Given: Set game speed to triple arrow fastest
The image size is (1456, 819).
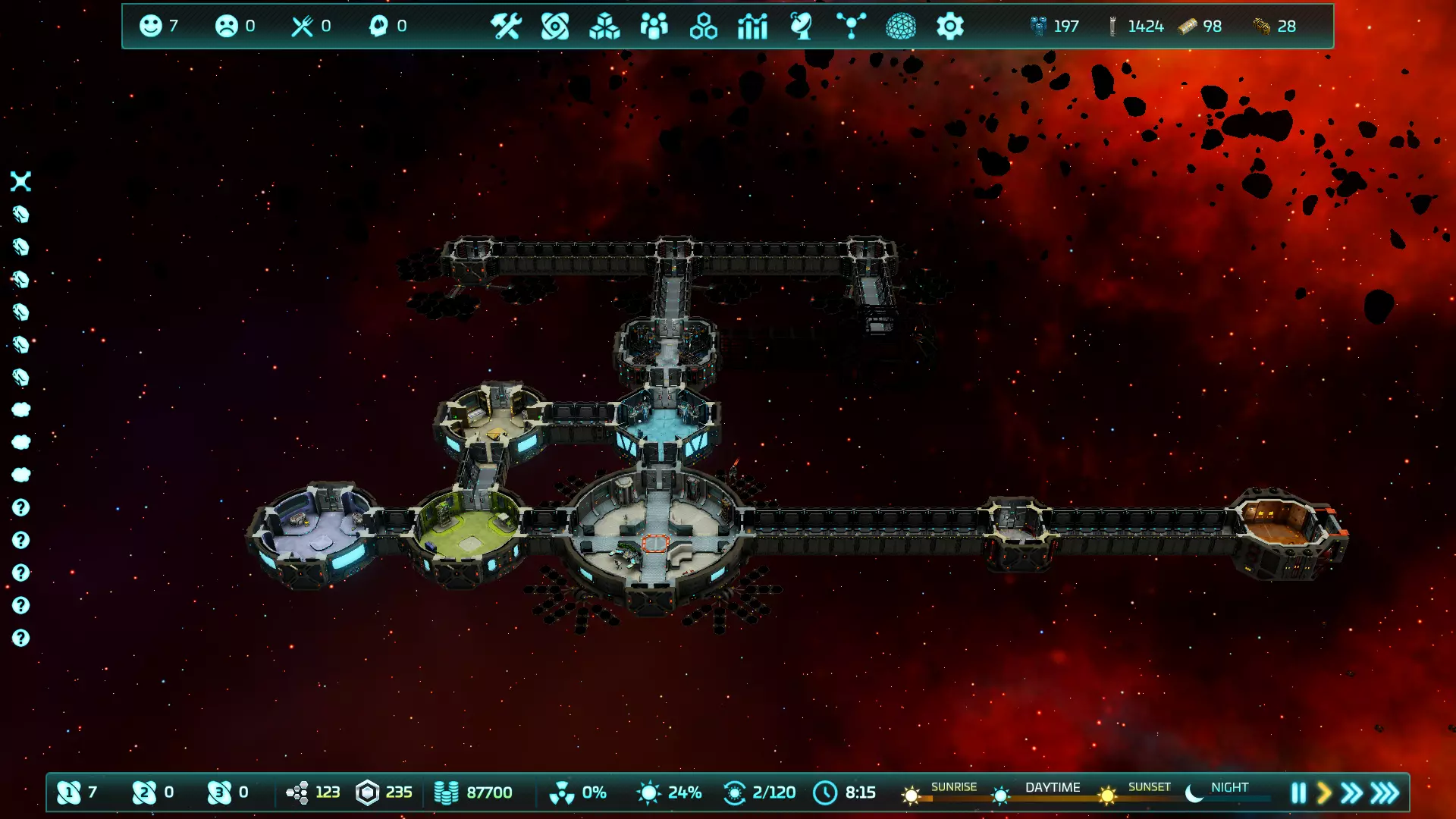Looking at the screenshot, I should (x=1385, y=793).
